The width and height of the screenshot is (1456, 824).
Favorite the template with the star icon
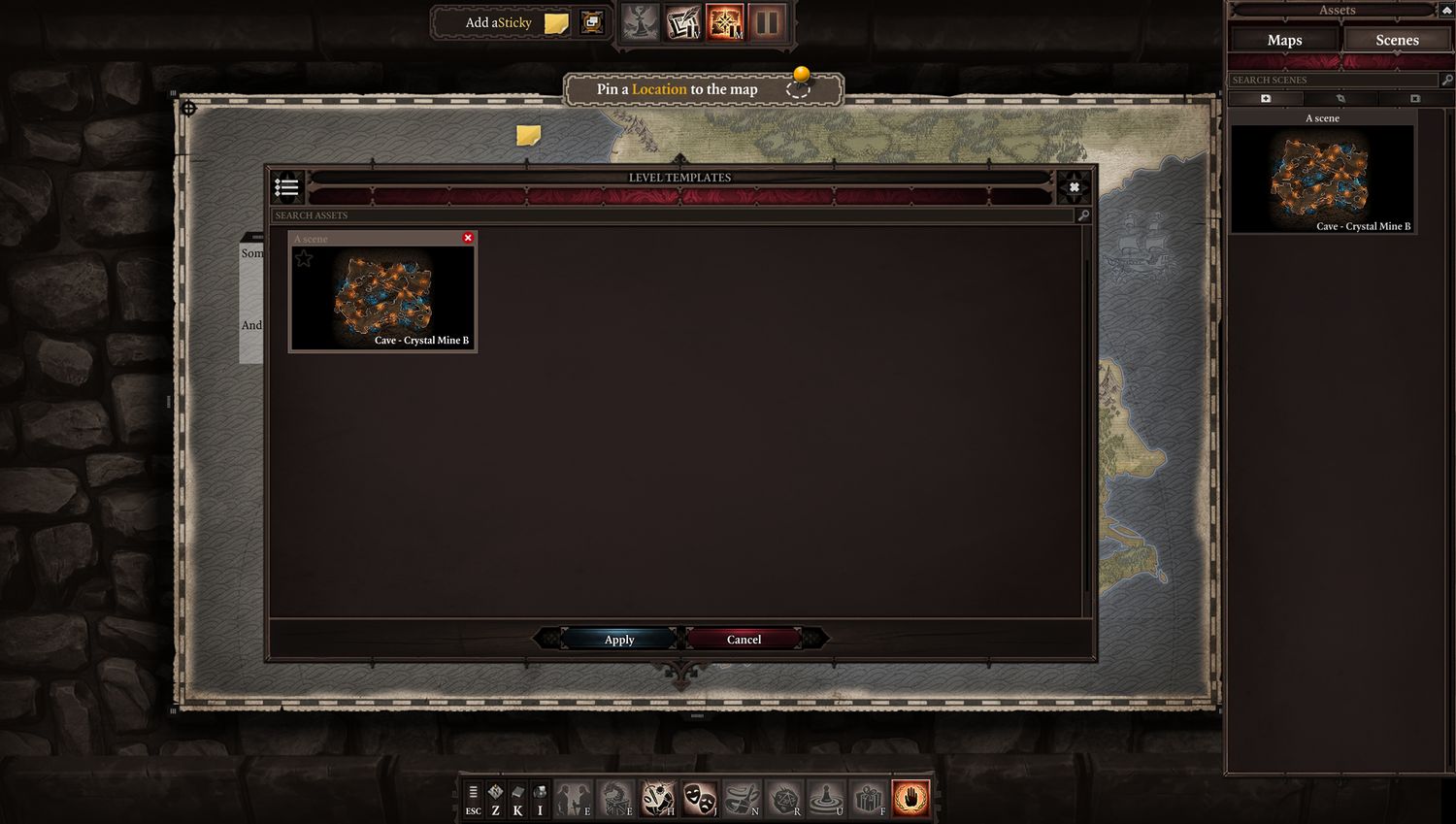coord(304,258)
